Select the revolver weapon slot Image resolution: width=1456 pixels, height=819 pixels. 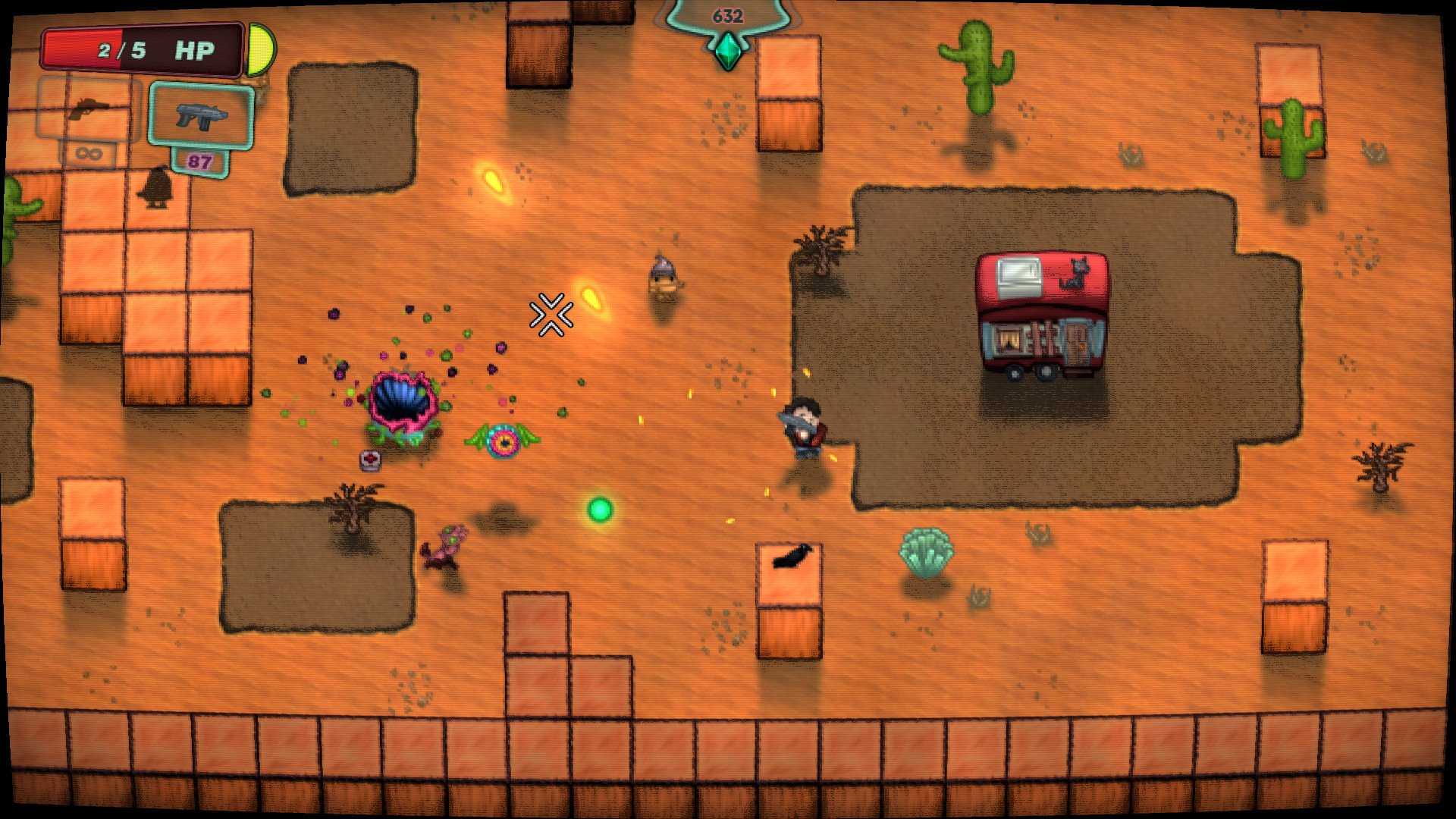pyautogui.click(x=89, y=109)
